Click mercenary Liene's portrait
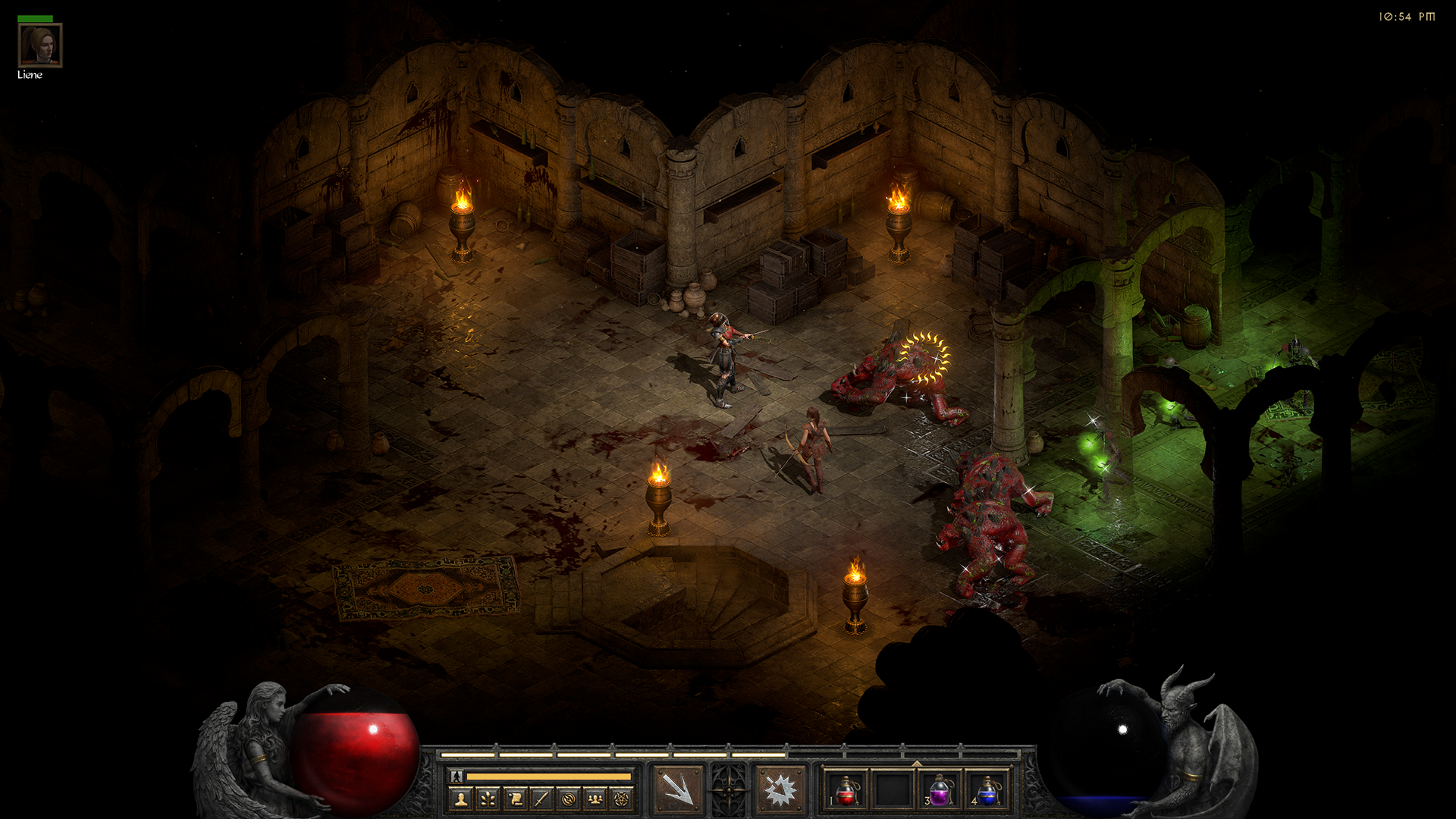Viewport: 1456px width, 819px height. 40,45
